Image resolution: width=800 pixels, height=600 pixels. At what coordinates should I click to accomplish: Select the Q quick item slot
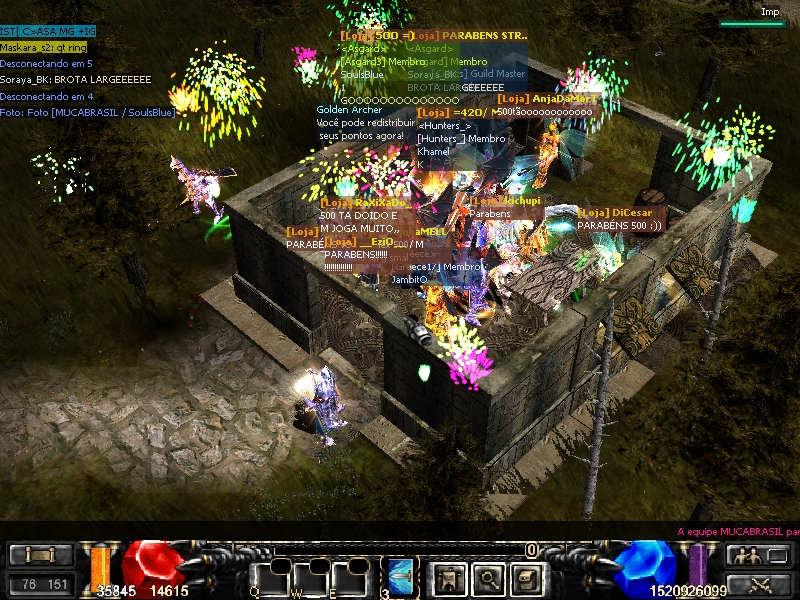tap(270, 578)
